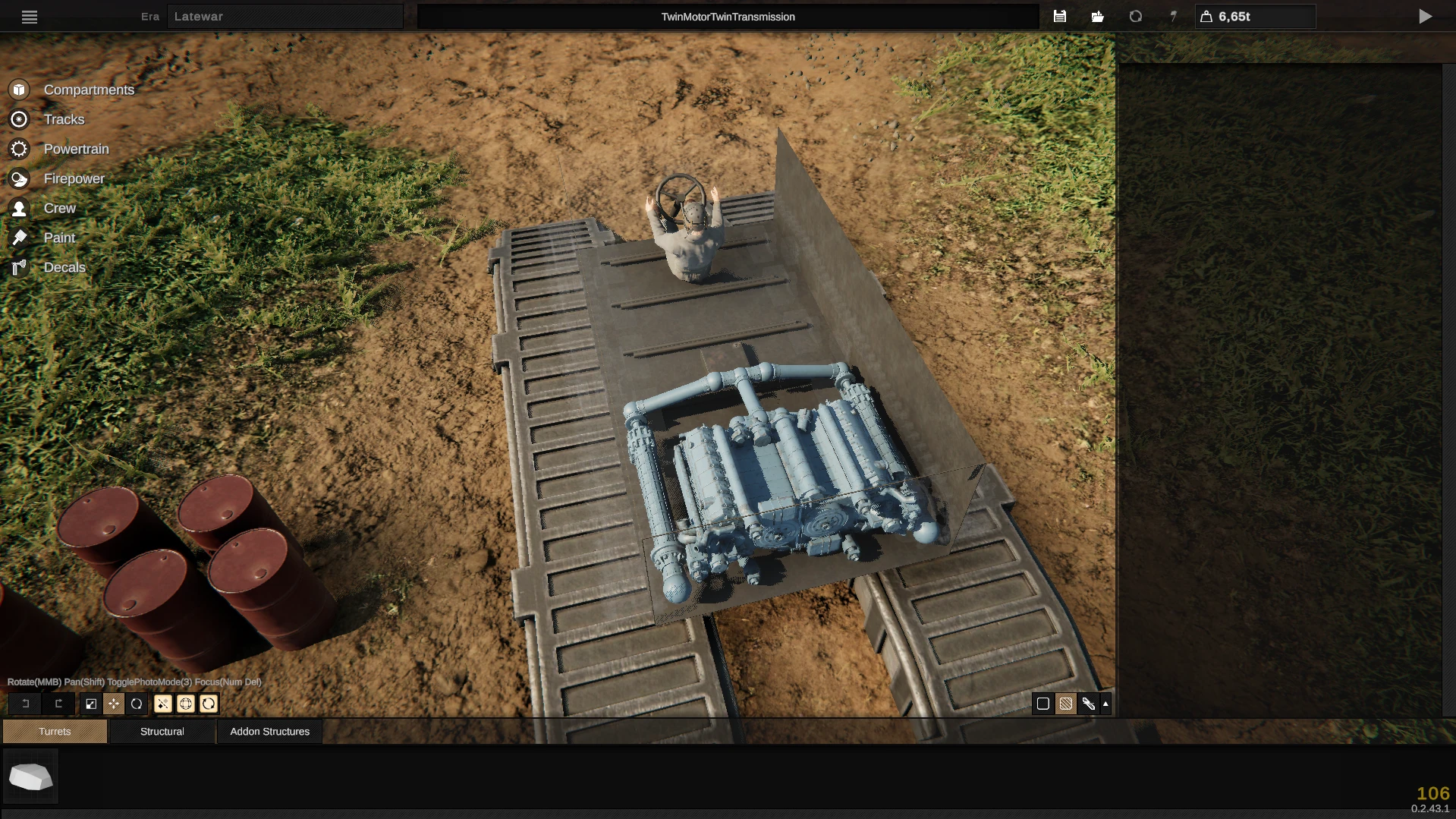Expand the hamburger menu
1456x819 pixels.
tap(30, 17)
